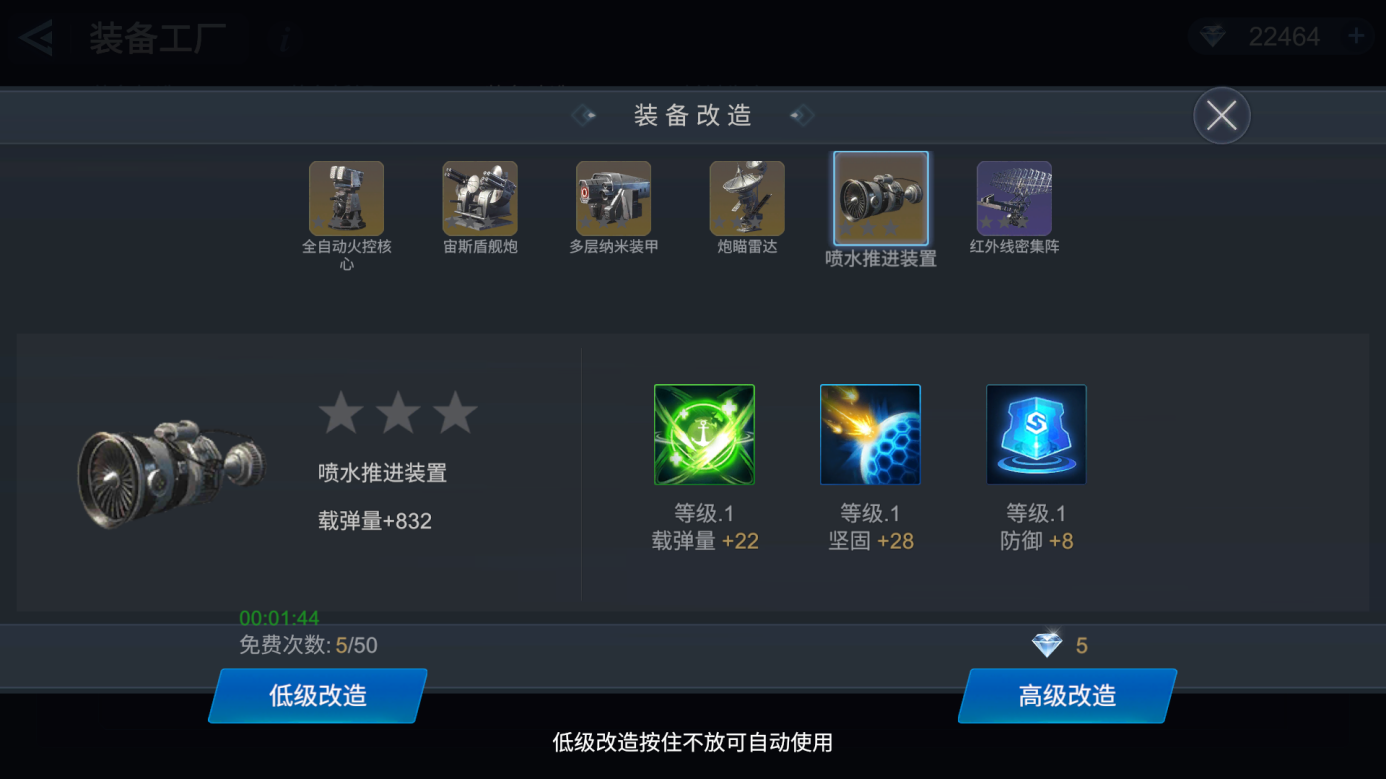1386x779 pixels.
Task: Click the green 载弹量 attribute icon
Action: click(x=704, y=433)
